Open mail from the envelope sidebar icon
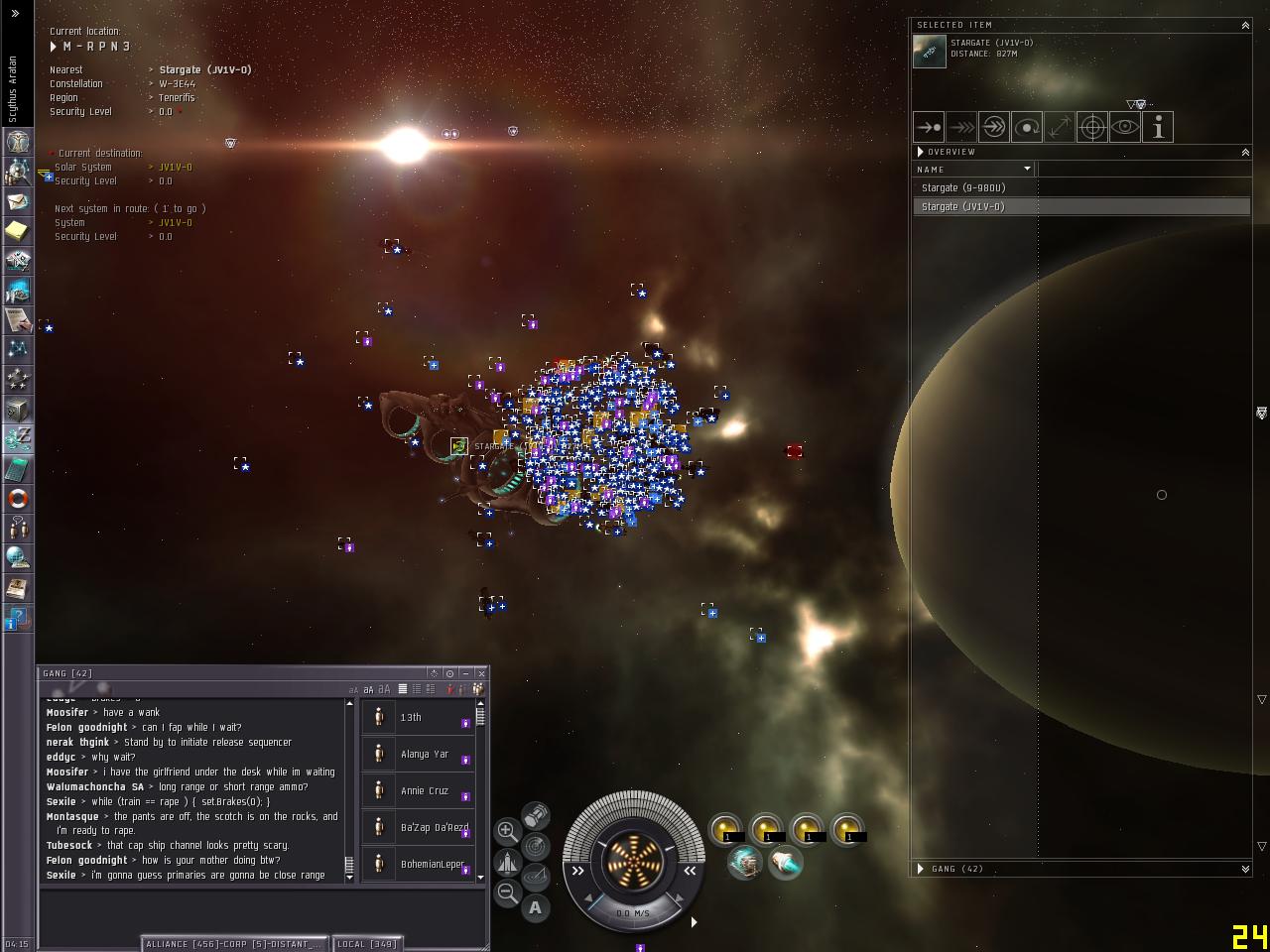The width and height of the screenshot is (1270, 952). click(x=18, y=201)
